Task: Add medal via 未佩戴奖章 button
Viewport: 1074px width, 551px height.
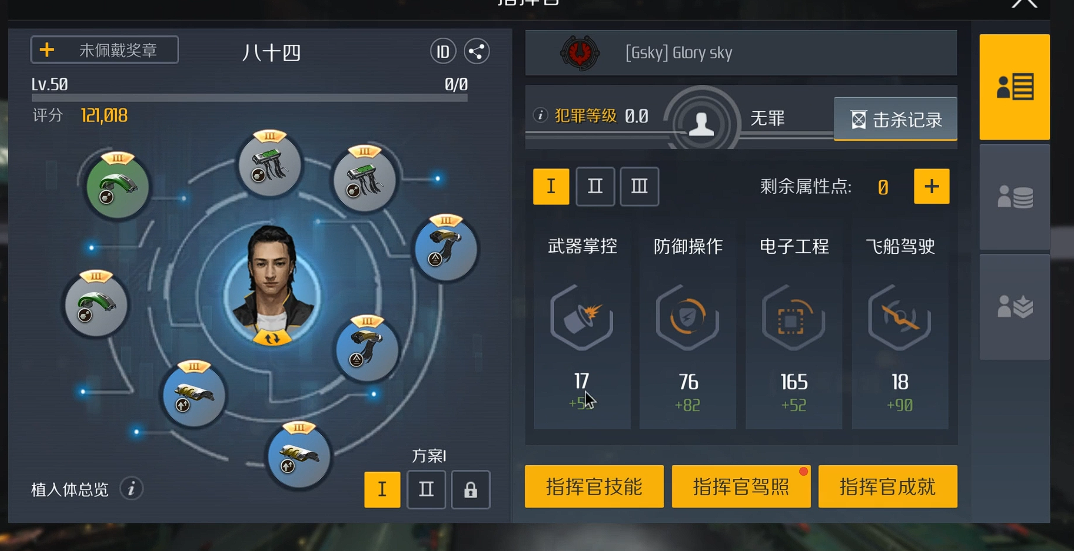Action: [105, 50]
